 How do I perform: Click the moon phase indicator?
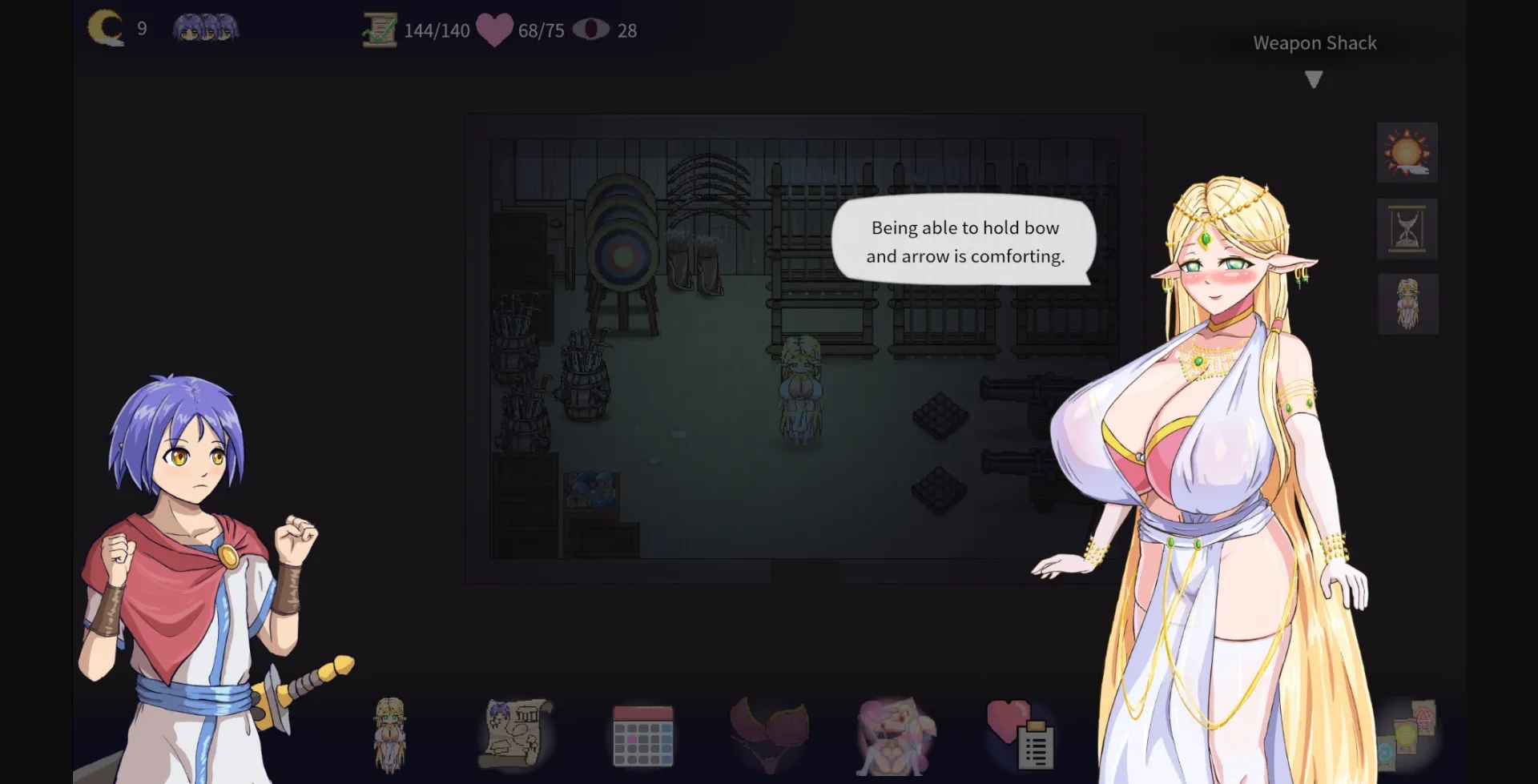(107, 28)
